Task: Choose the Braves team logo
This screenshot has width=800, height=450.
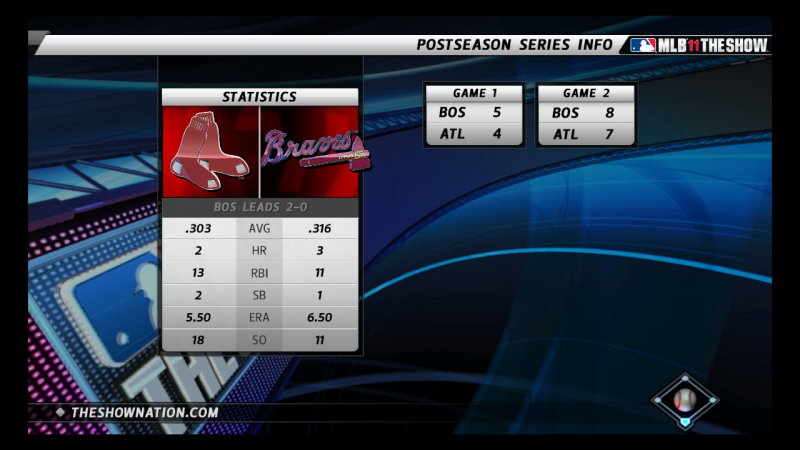Action: point(309,152)
